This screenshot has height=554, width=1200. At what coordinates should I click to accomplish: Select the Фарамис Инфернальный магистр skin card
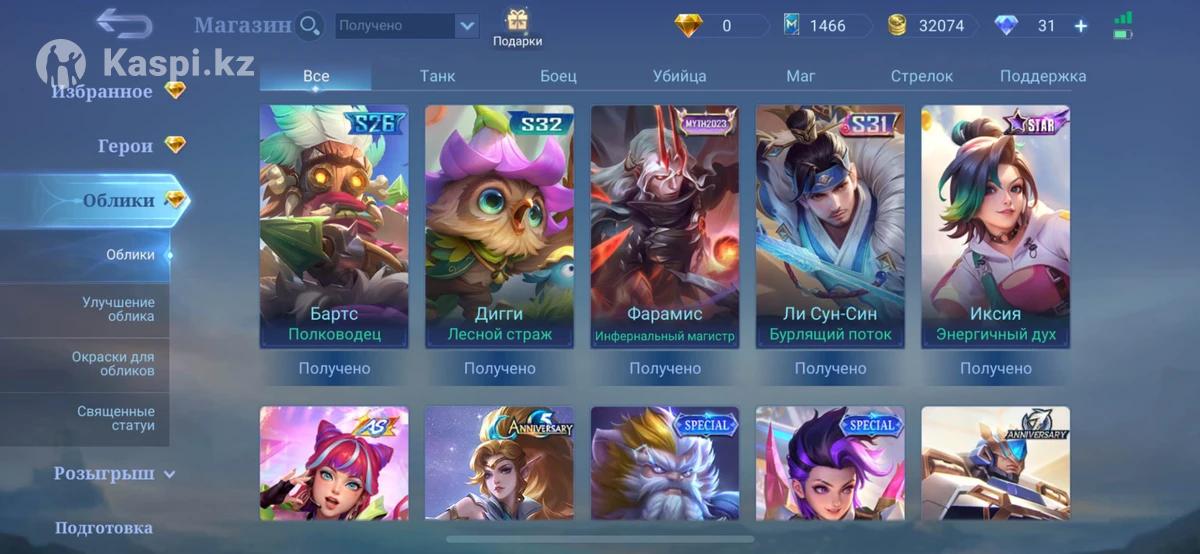pos(665,226)
